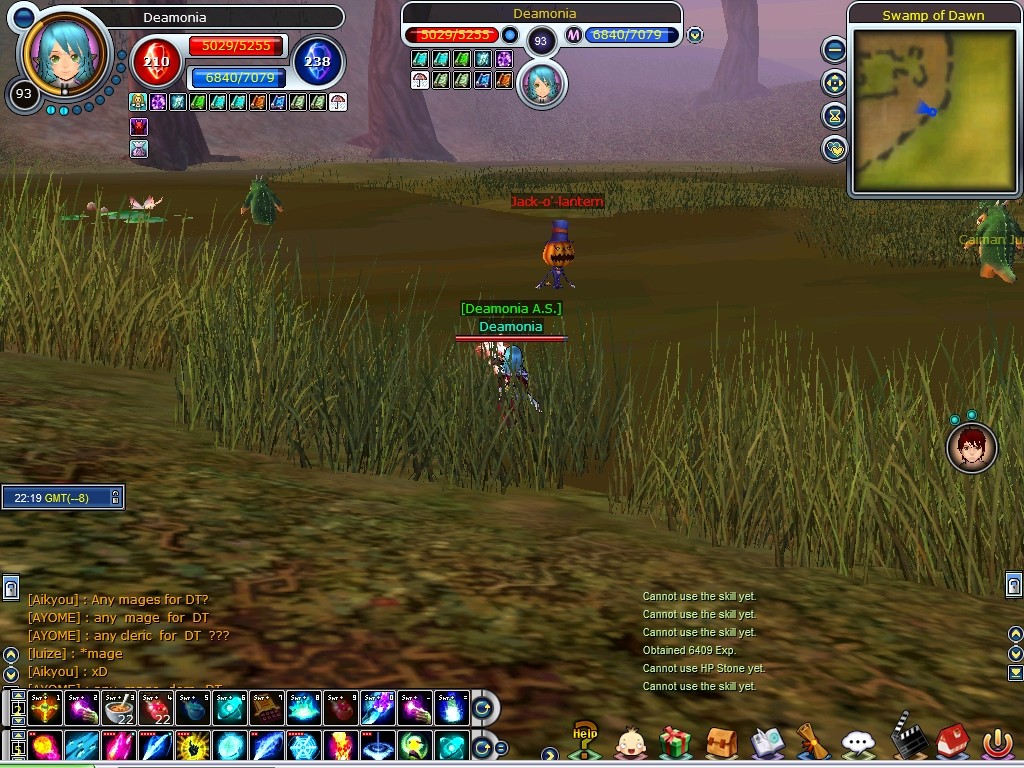The image size is (1024, 768).
Task: Click the film clapperboard icon
Action: tap(905, 740)
